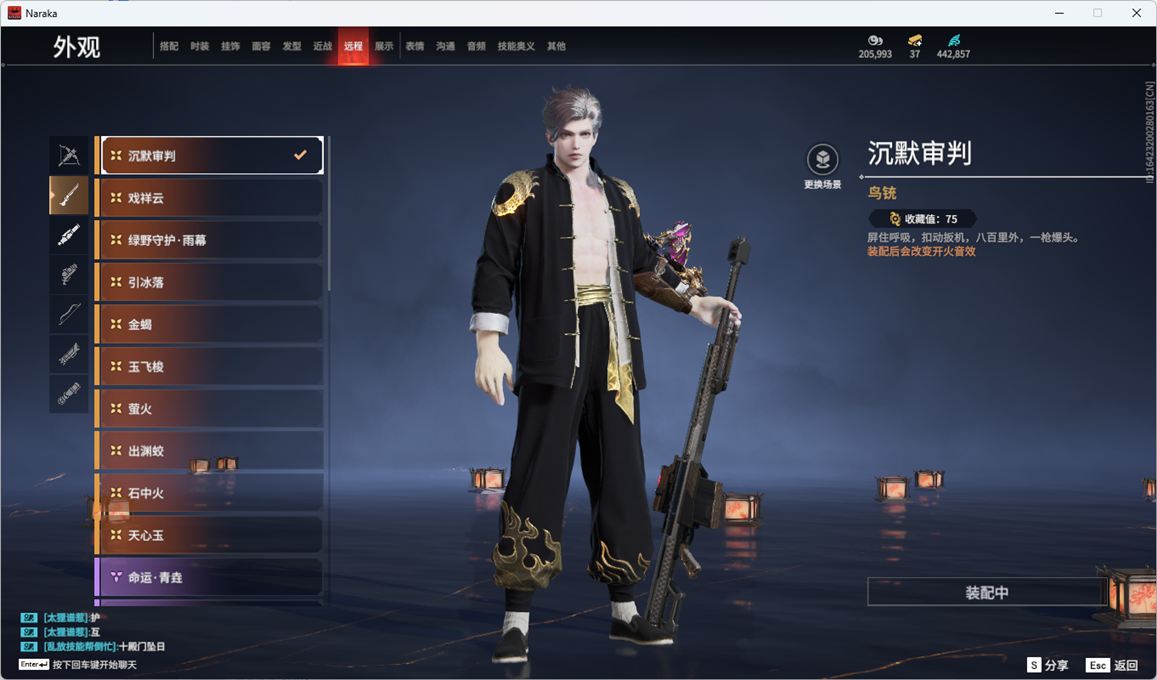Choose the 玉飞梭 skin
The width and height of the screenshot is (1157, 680).
[210, 367]
